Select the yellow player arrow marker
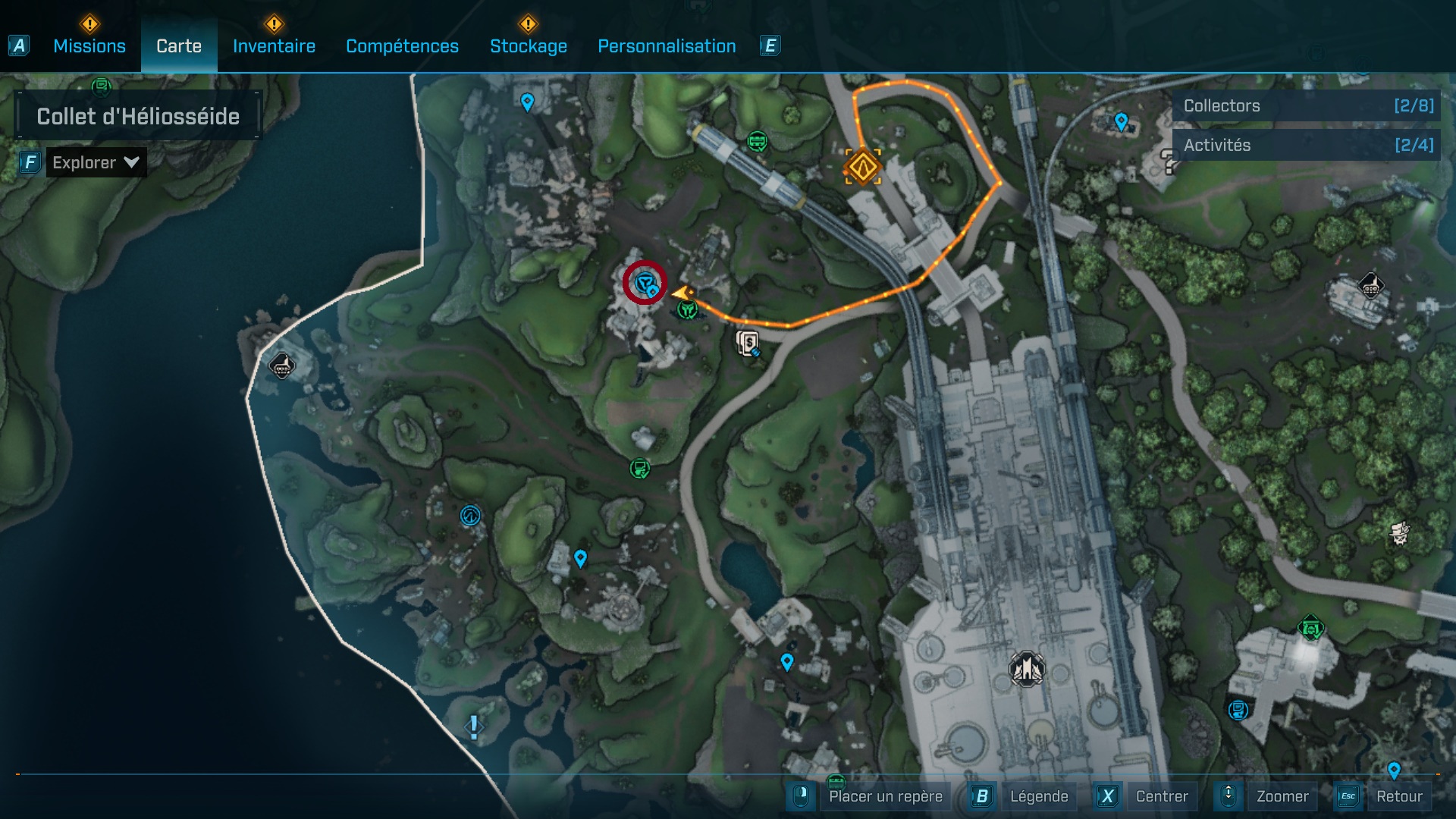The height and width of the screenshot is (819, 1456). click(x=682, y=293)
